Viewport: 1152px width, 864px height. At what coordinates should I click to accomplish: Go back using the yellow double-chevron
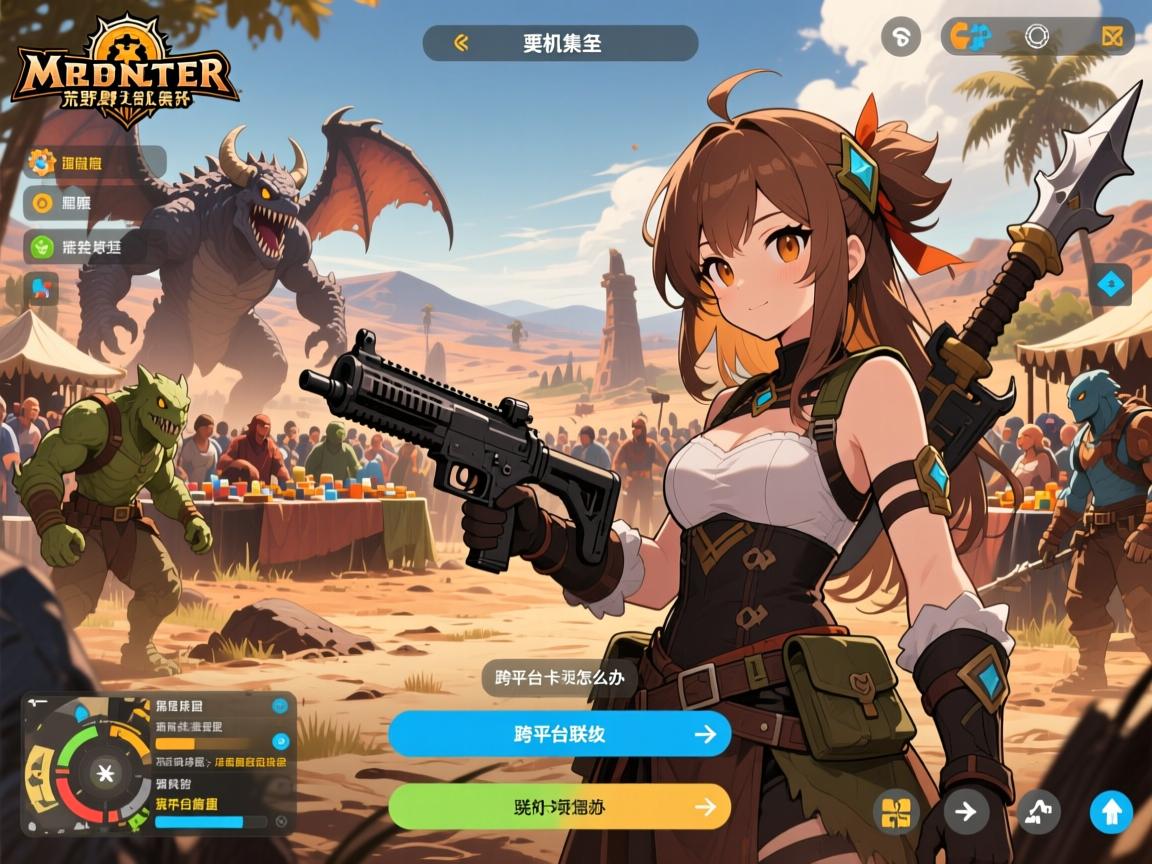pyautogui.click(x=461, y=43)
